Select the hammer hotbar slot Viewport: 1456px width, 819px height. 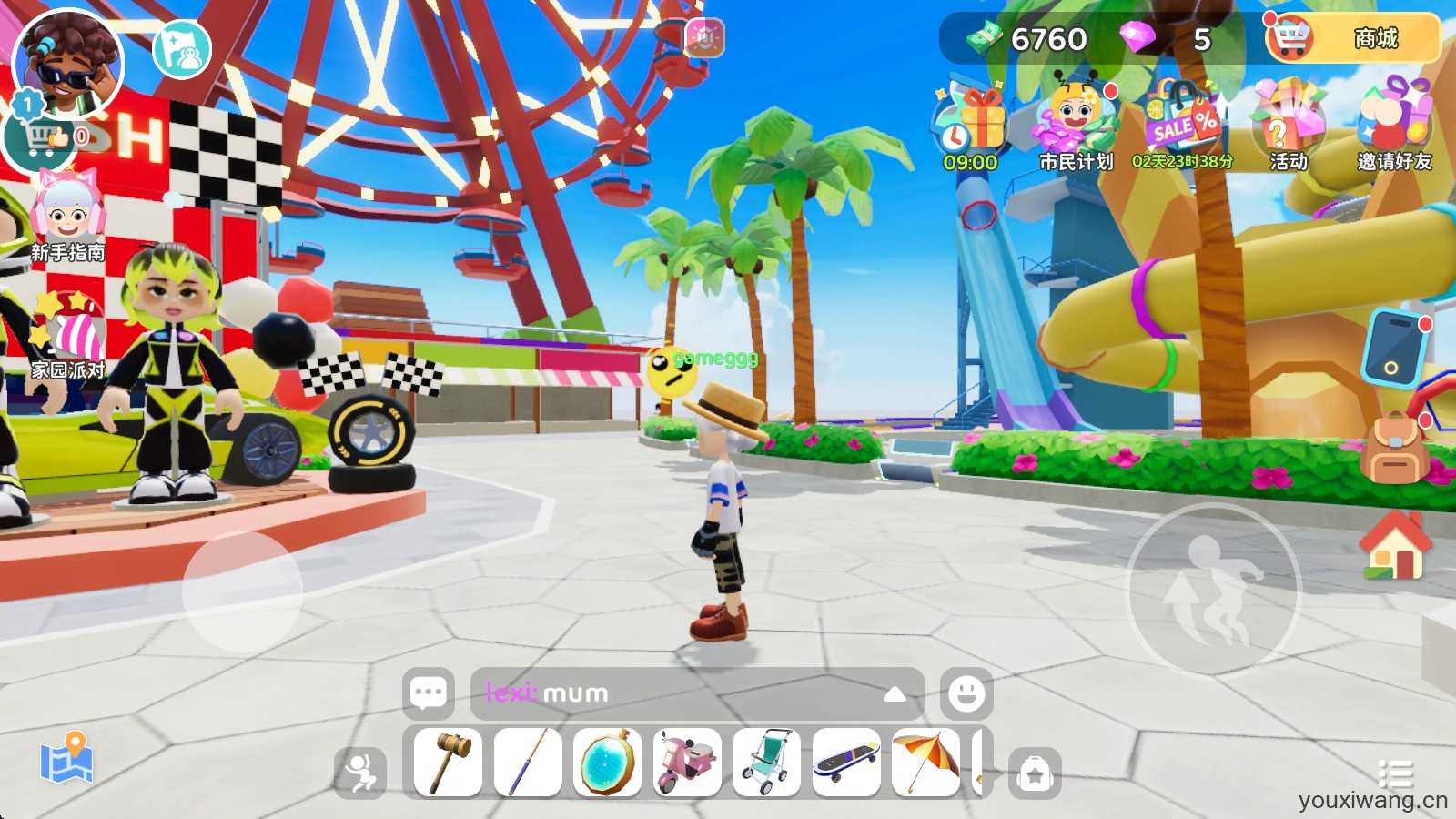(x=448, y=763)
